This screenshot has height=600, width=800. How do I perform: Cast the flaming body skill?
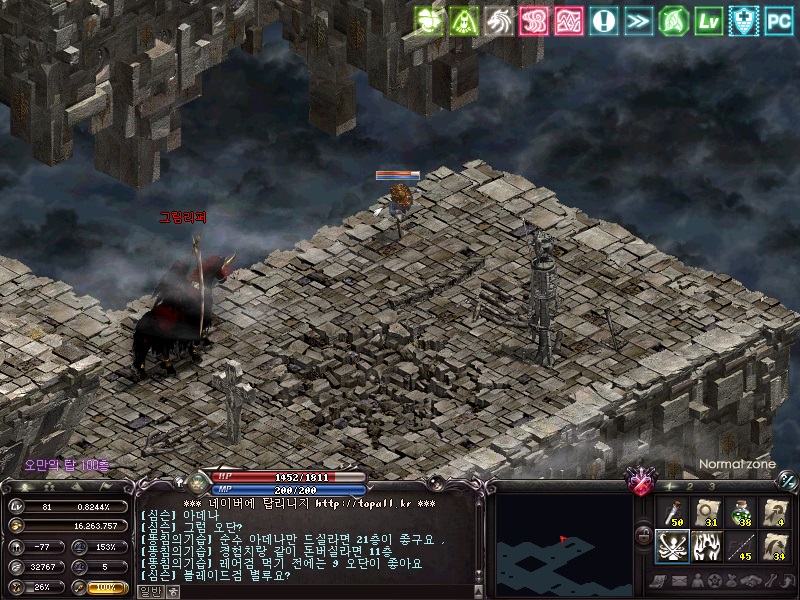point(706,547)
